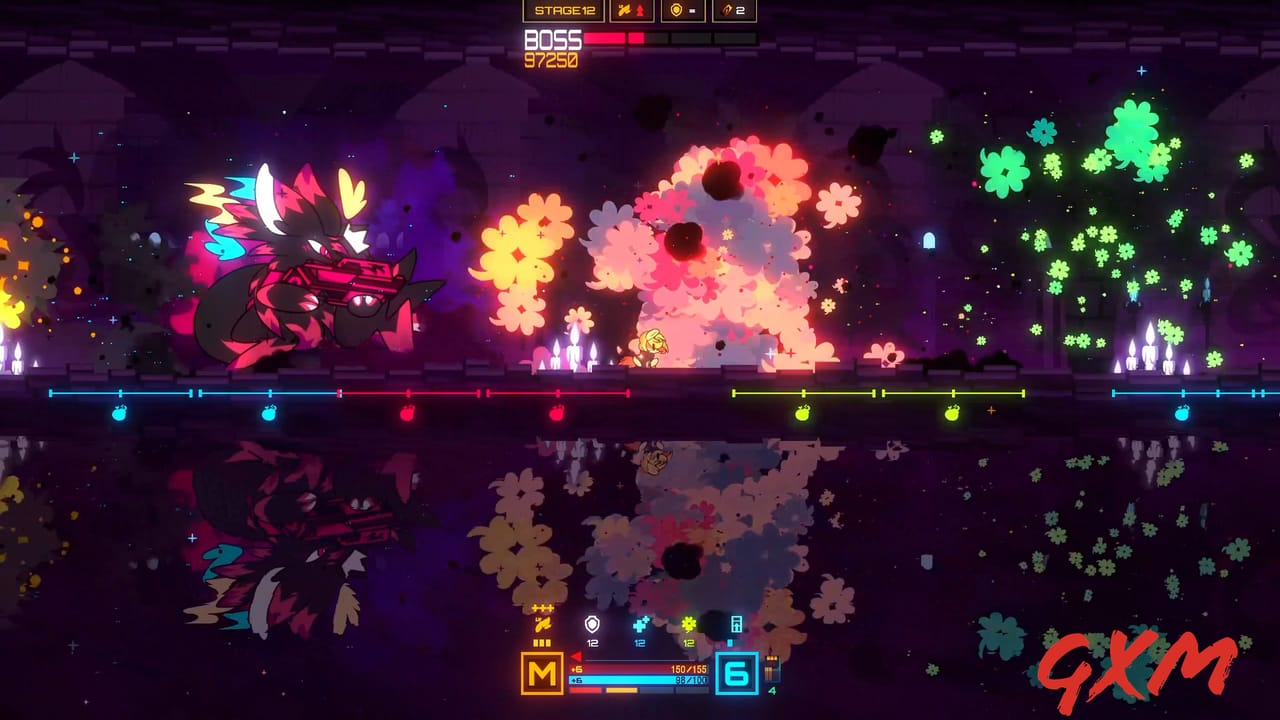Click the white shield buff icon showing 12

pyautogui.click(x=592, y=623)
